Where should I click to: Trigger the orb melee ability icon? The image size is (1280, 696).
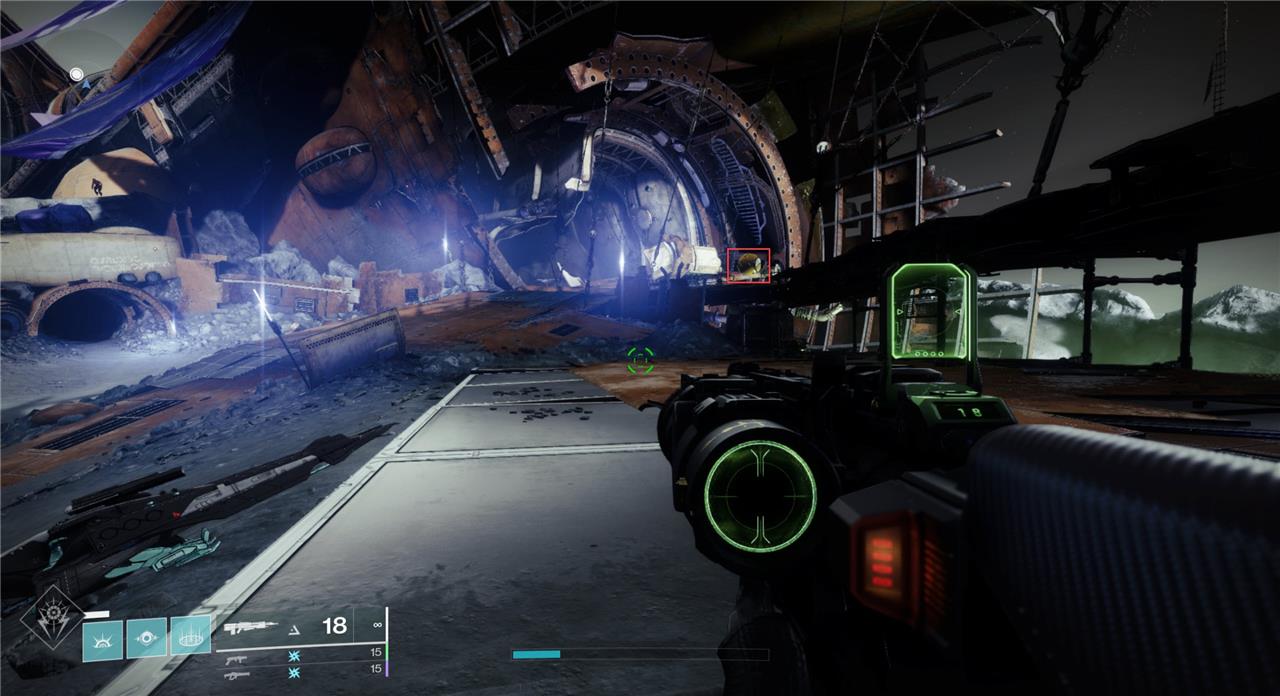coord(146,637)
